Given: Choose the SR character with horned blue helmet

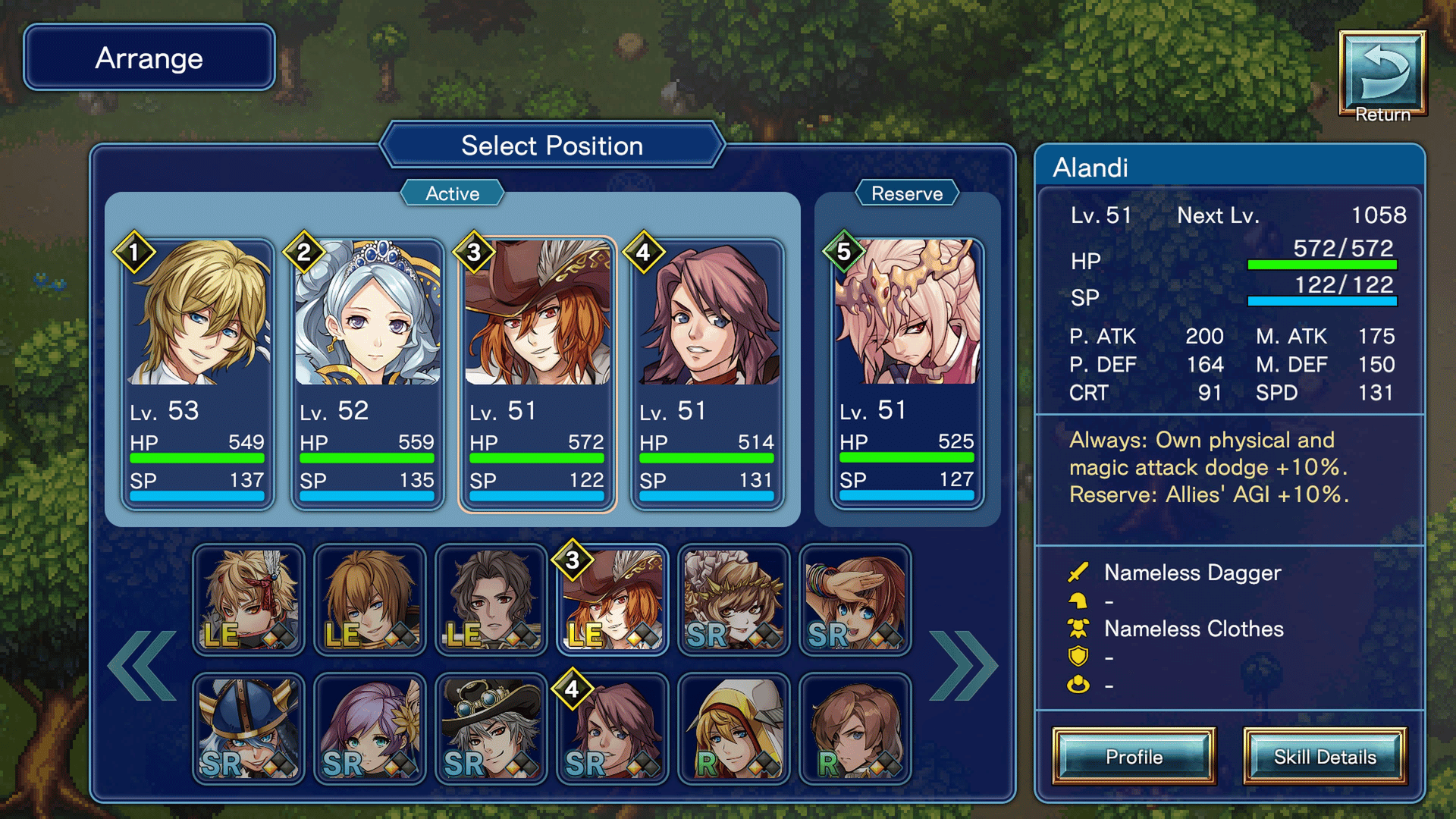Looking at the screenshot, I should [x=249, y=729].
